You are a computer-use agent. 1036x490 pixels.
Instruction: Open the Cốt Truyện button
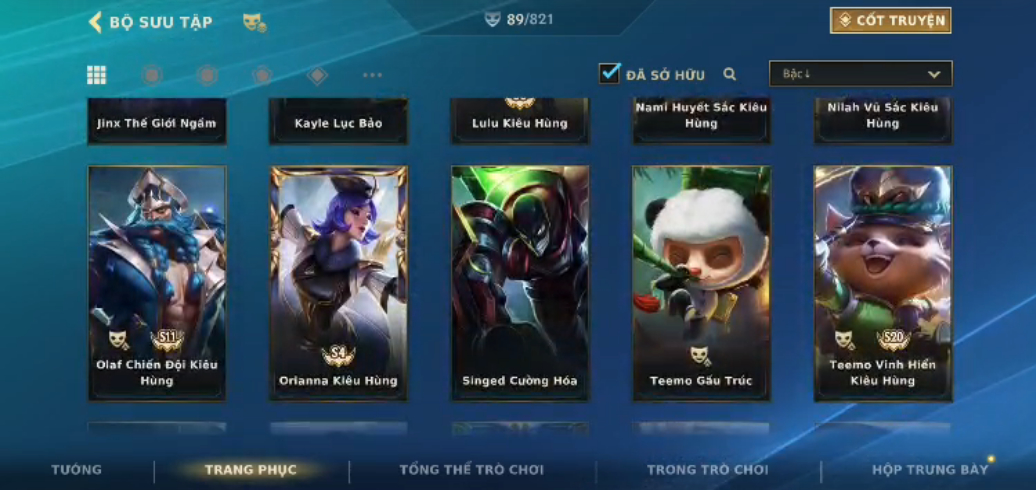pos(890,21)
